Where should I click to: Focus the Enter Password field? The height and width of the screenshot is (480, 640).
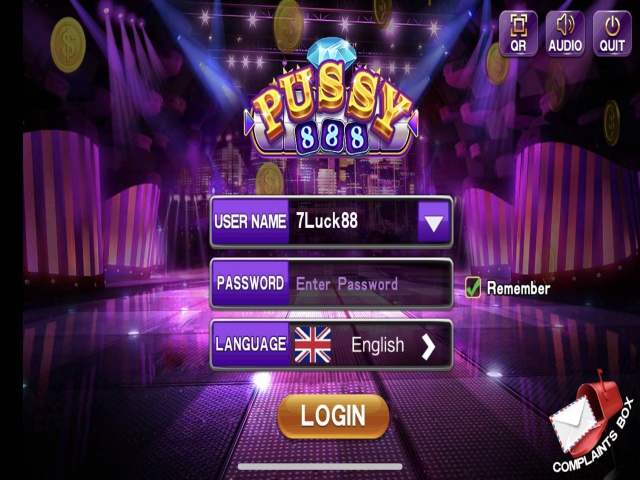368,284
